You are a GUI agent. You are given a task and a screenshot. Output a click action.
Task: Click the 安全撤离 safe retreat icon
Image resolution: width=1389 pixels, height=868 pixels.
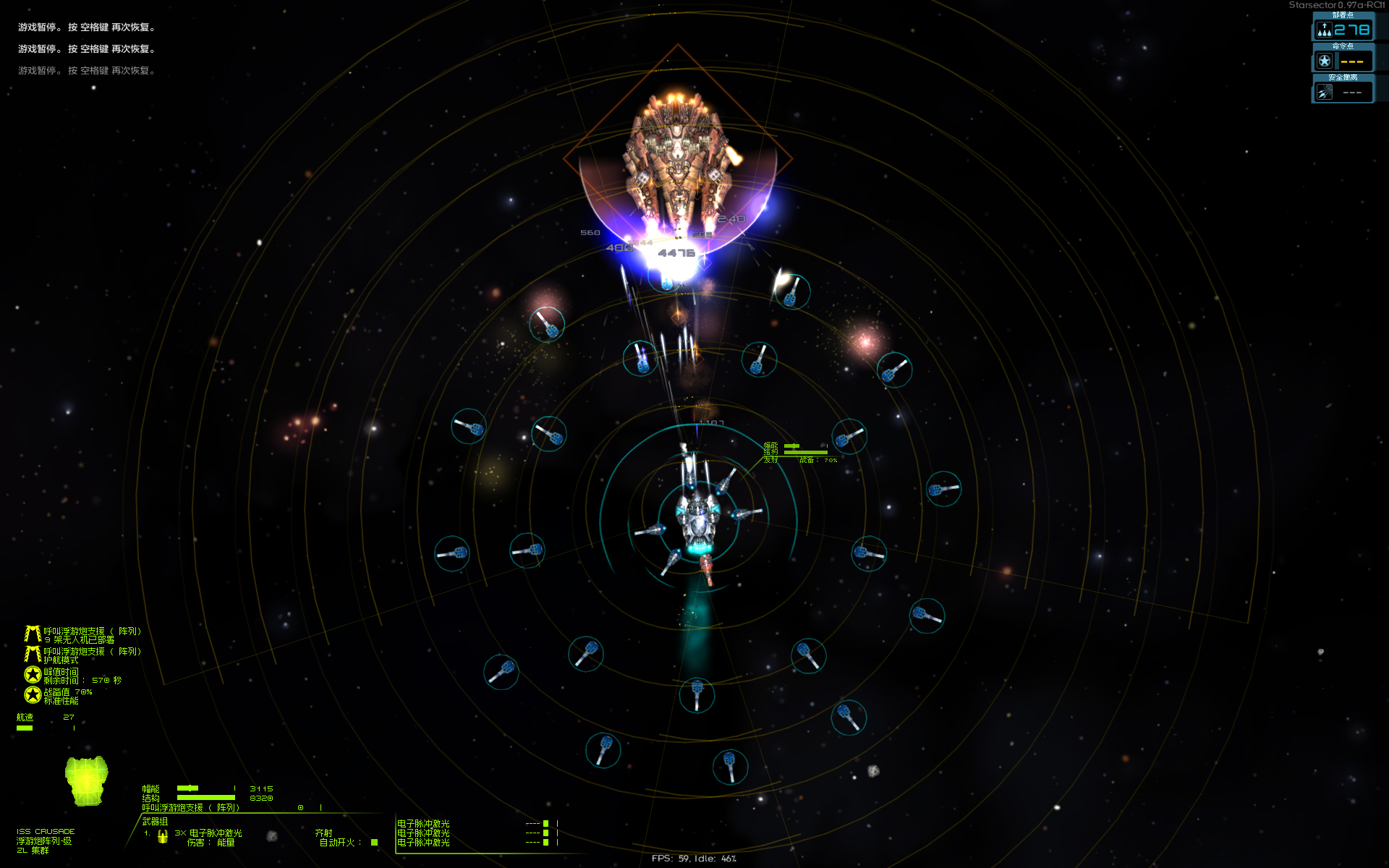coord(1324,90)
